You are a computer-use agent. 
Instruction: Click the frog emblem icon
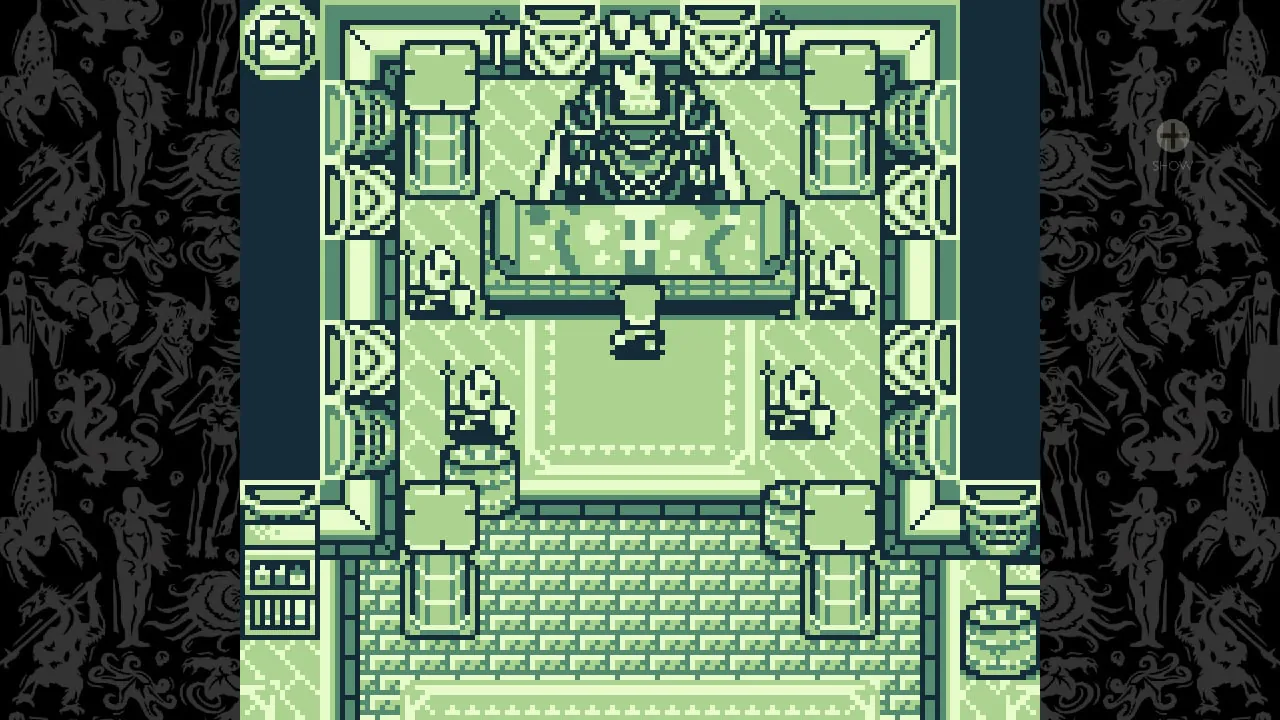coord(281,41)
